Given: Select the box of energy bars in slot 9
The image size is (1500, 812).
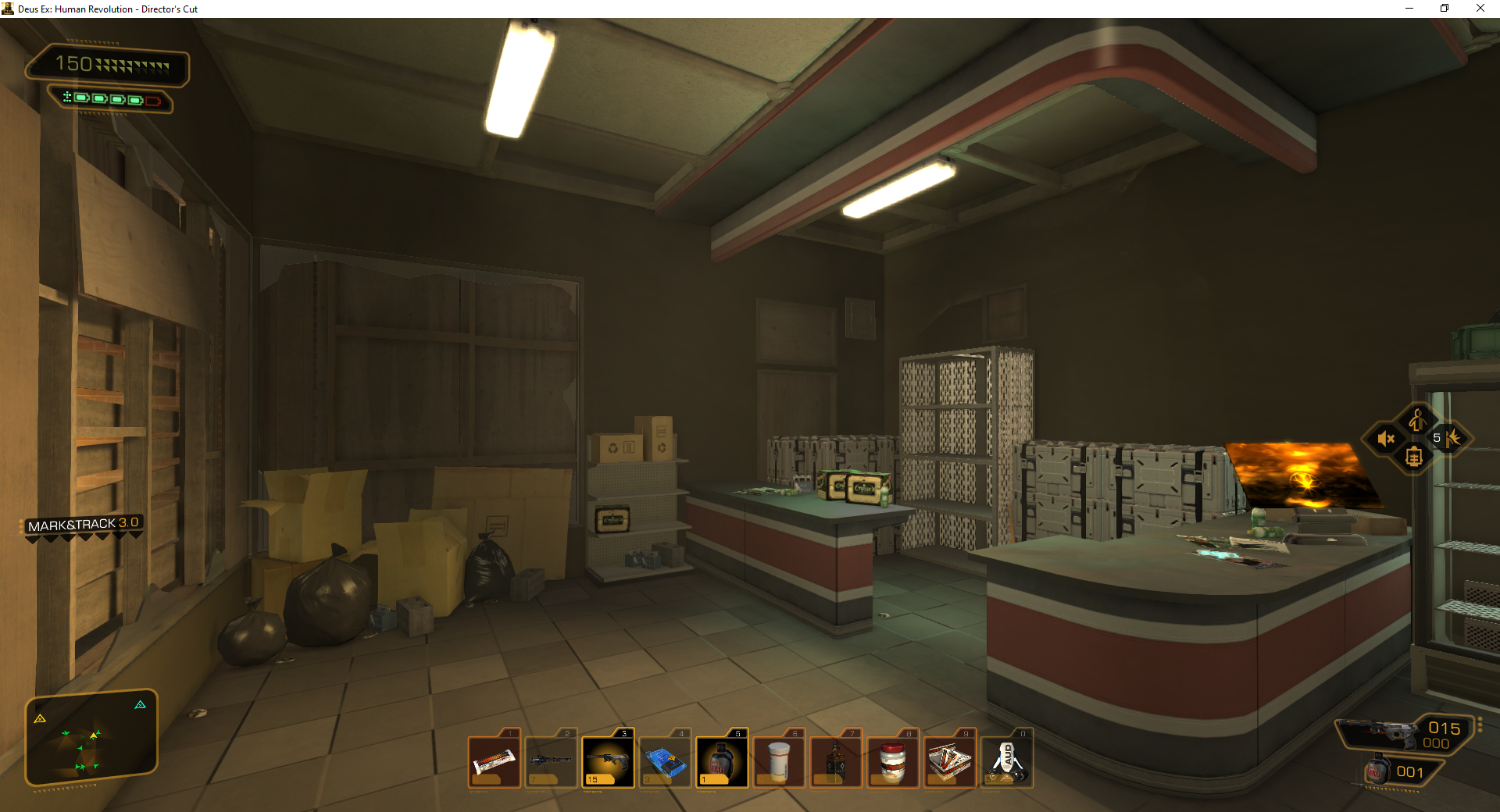Looking at the screenshot, I should [x=950, y=760].
